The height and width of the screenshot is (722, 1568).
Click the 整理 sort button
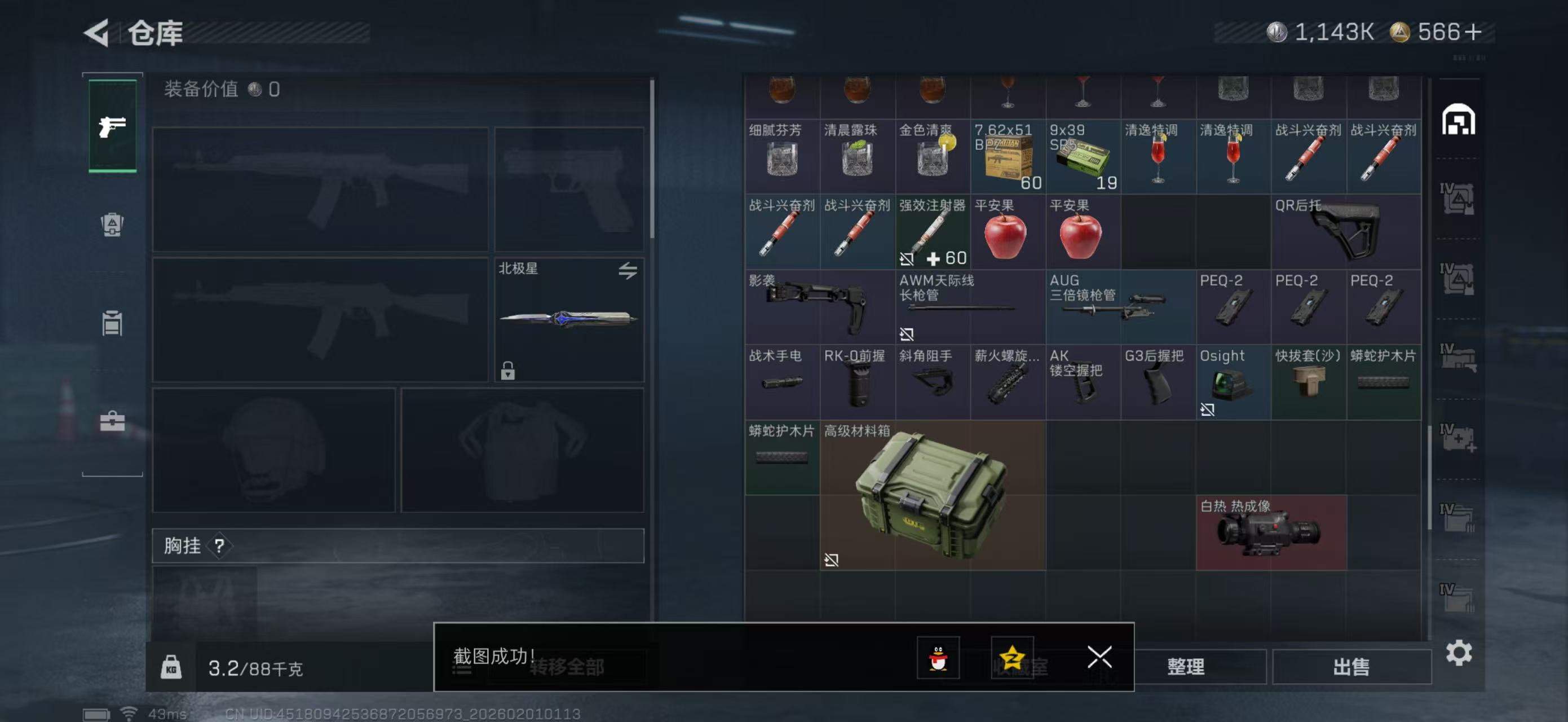tap(1186, 667)
